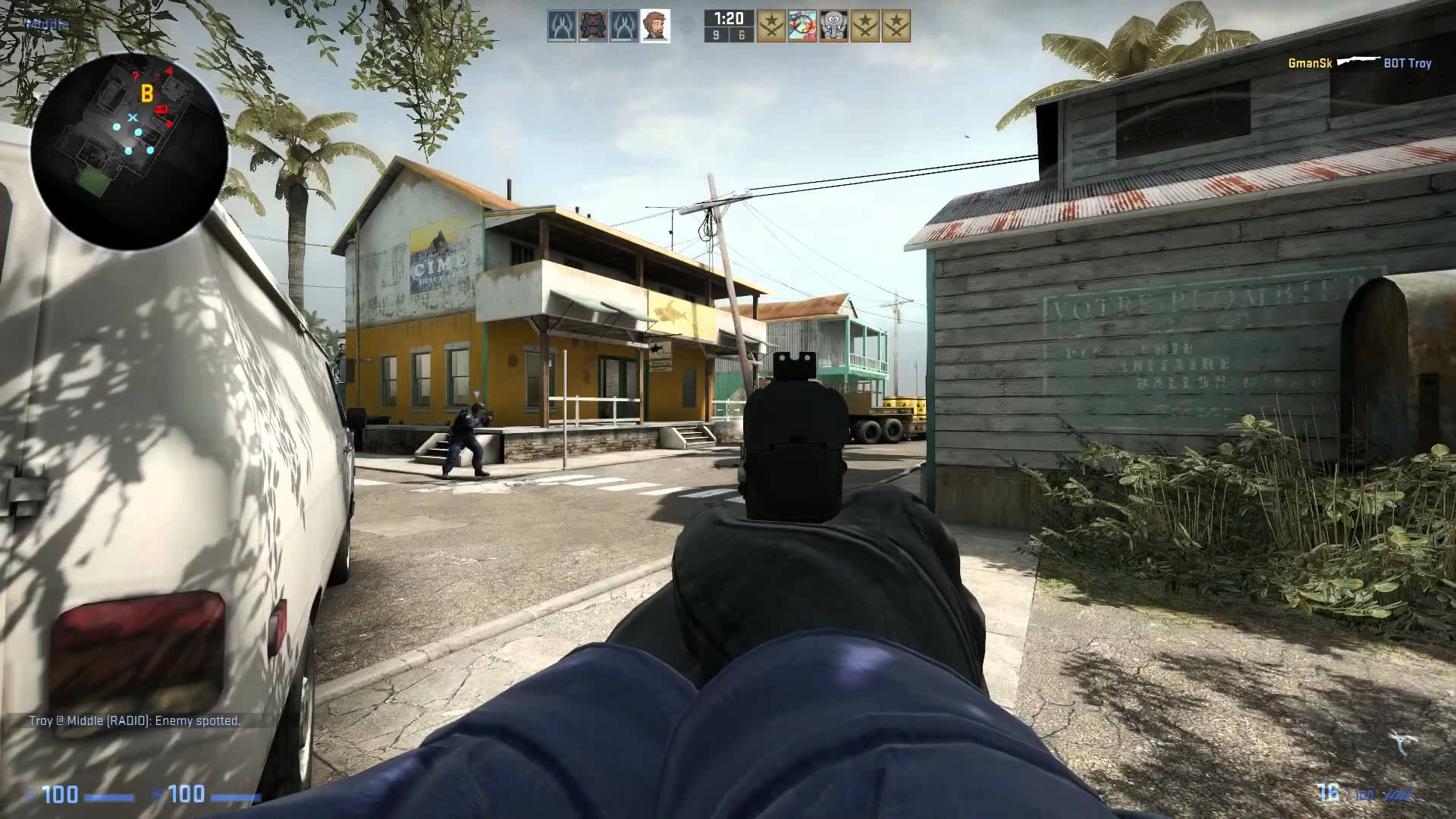Image resolution: width=1456 pixels, height=819 pixels.
Task: Toggle the ammo reserve indicator at bottom-right
Action: point(1363,793)
